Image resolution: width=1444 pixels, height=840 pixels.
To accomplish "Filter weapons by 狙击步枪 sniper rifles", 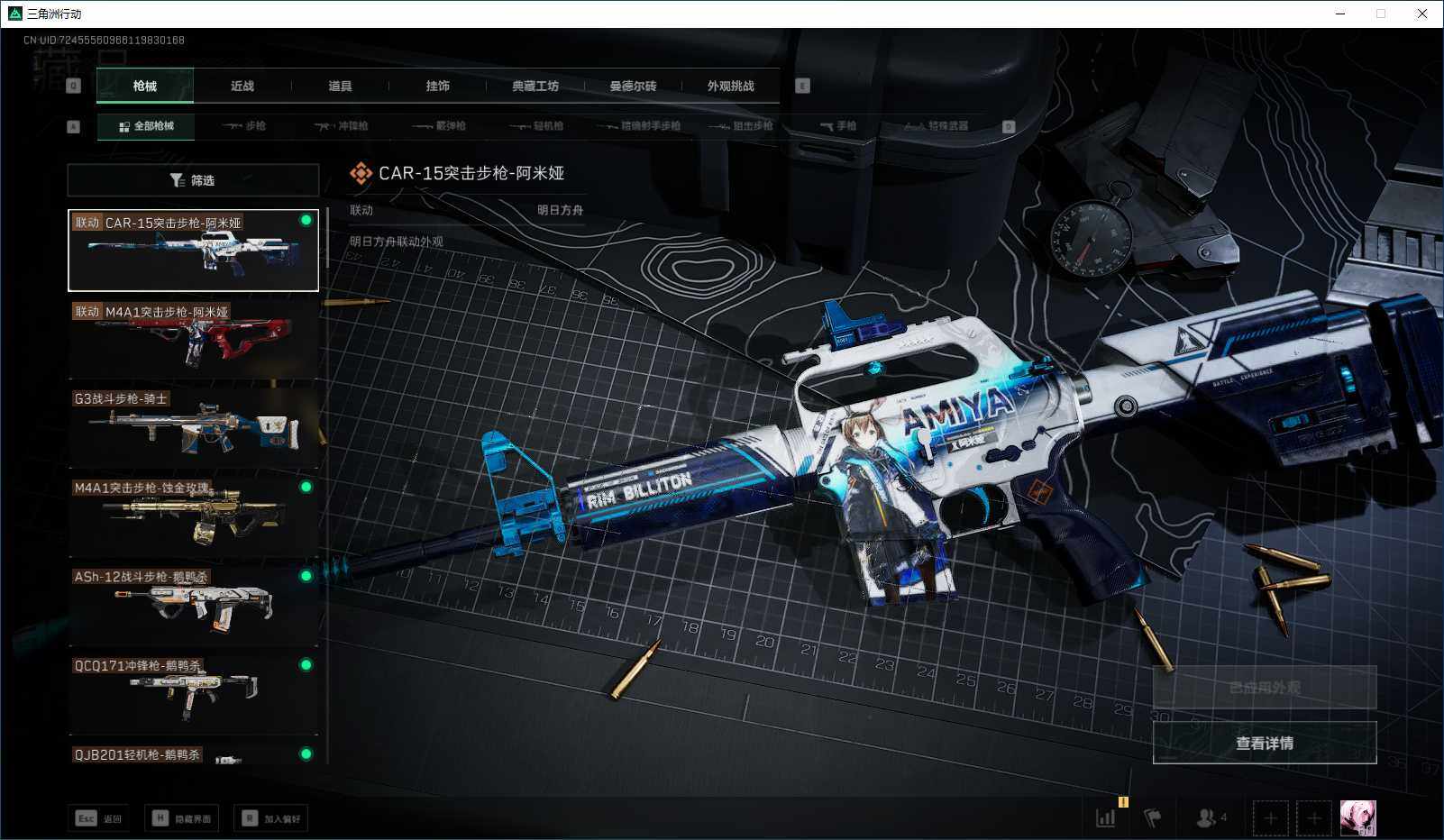I will [742, 126].
